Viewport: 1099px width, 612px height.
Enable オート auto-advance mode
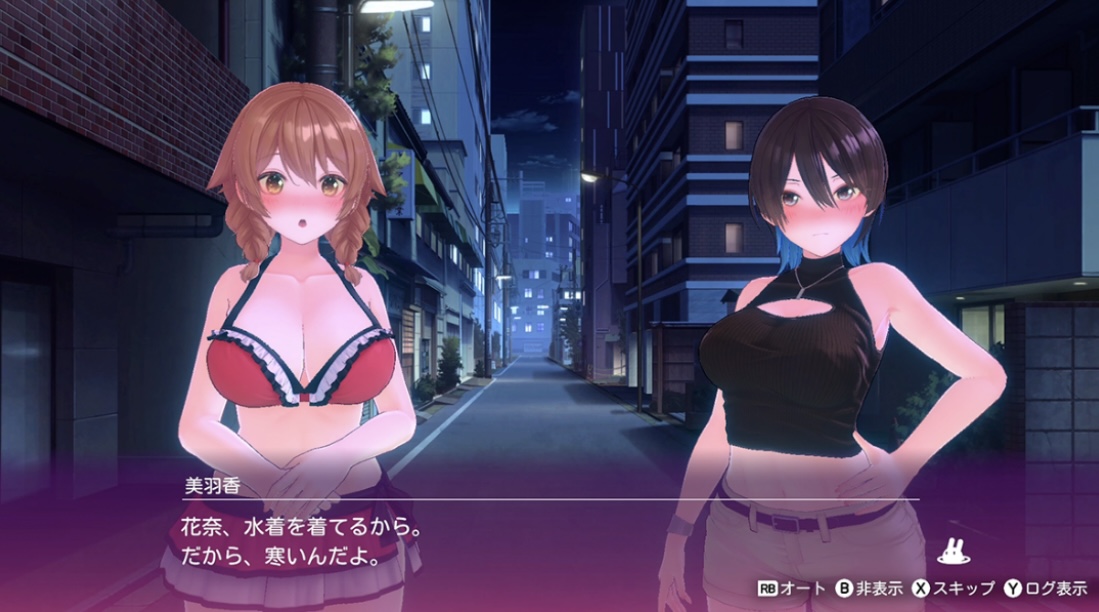tap(789, 588)
